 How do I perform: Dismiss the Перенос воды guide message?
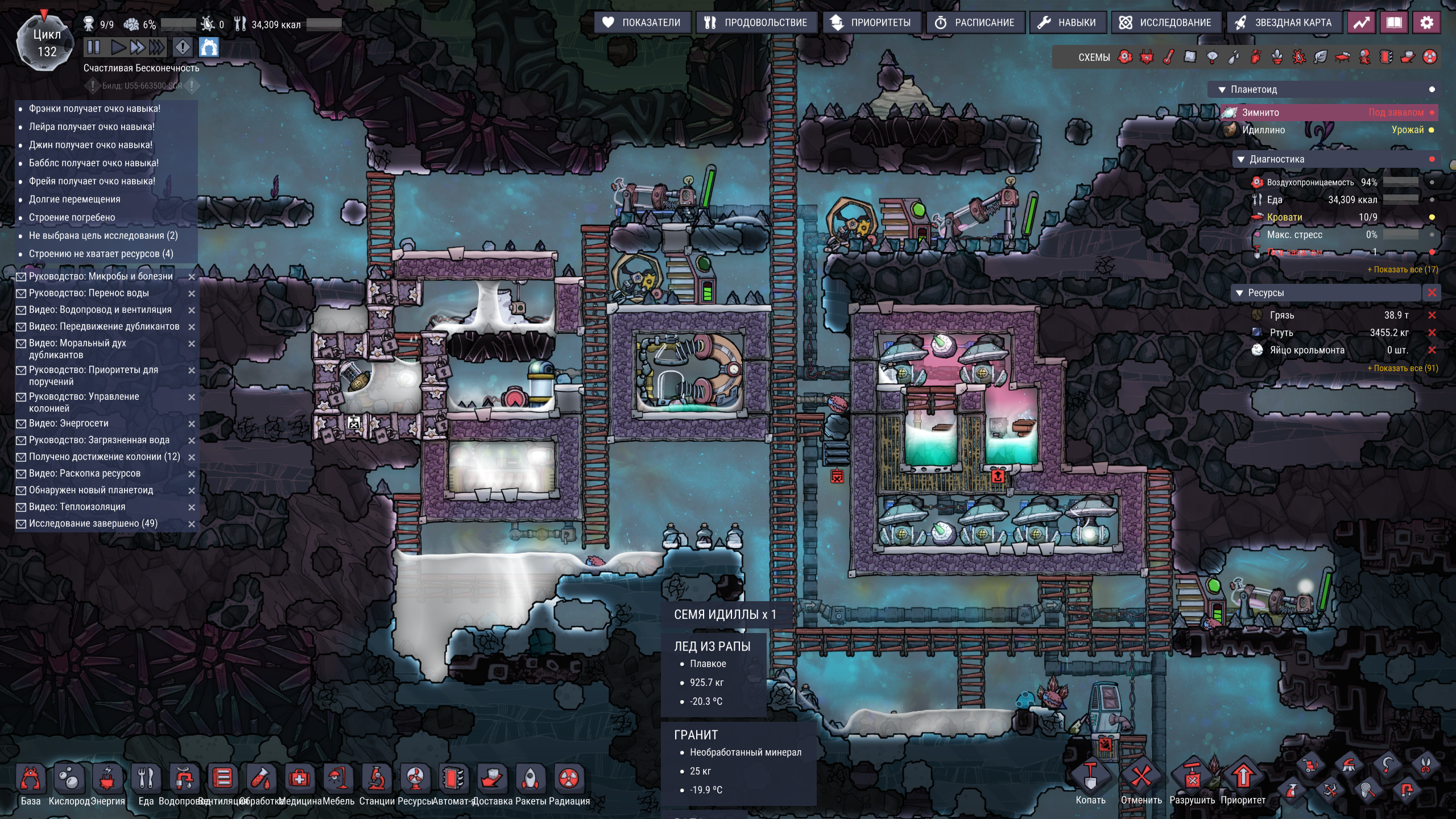point(192,293)
